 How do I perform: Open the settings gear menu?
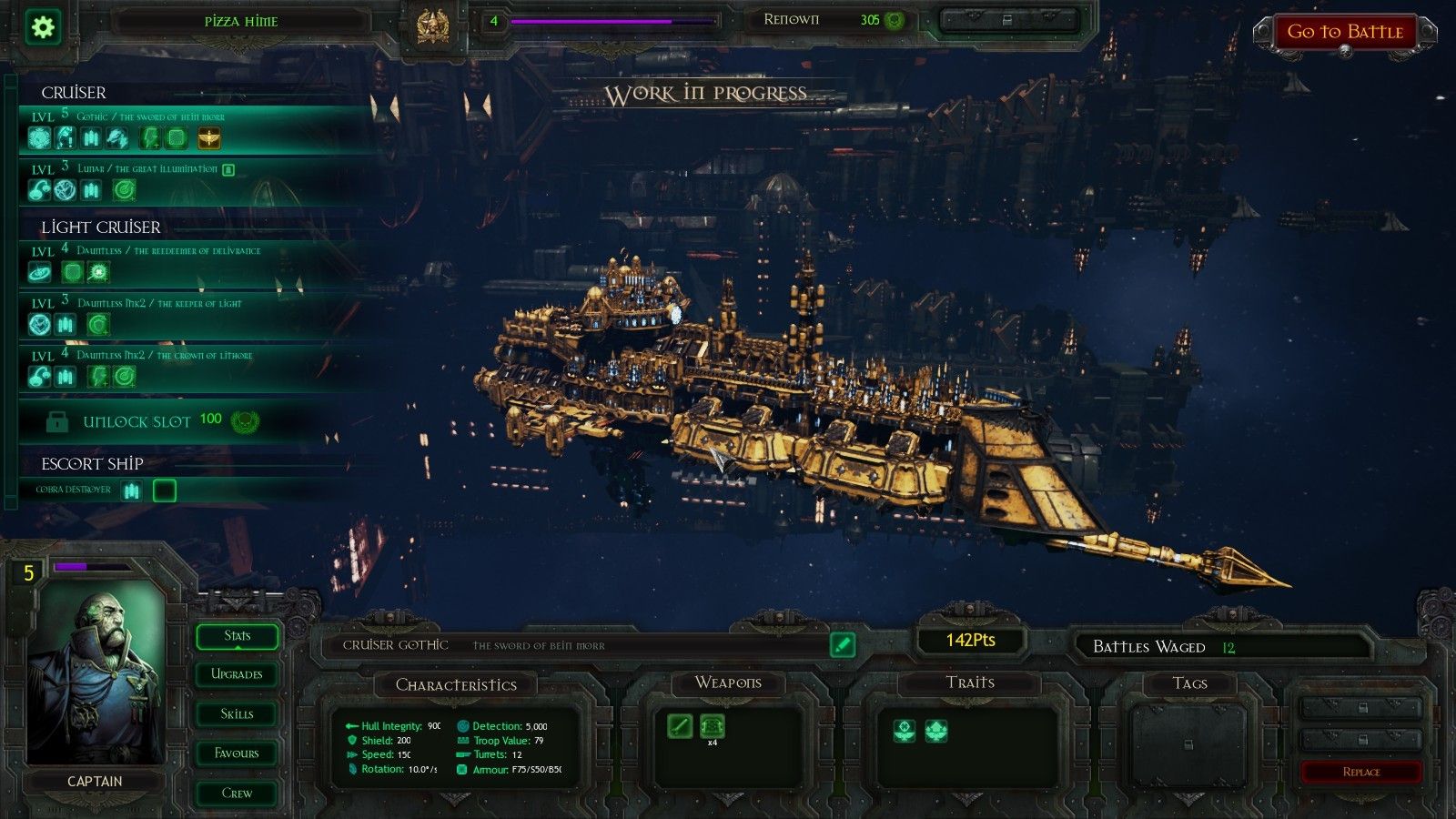(43, 26)
